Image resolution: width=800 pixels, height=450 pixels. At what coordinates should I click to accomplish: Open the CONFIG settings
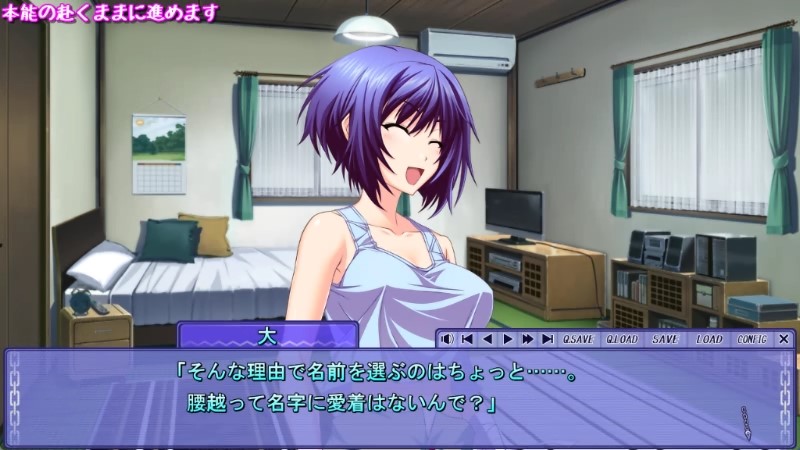pyautogui.click(x=751, y=339)
